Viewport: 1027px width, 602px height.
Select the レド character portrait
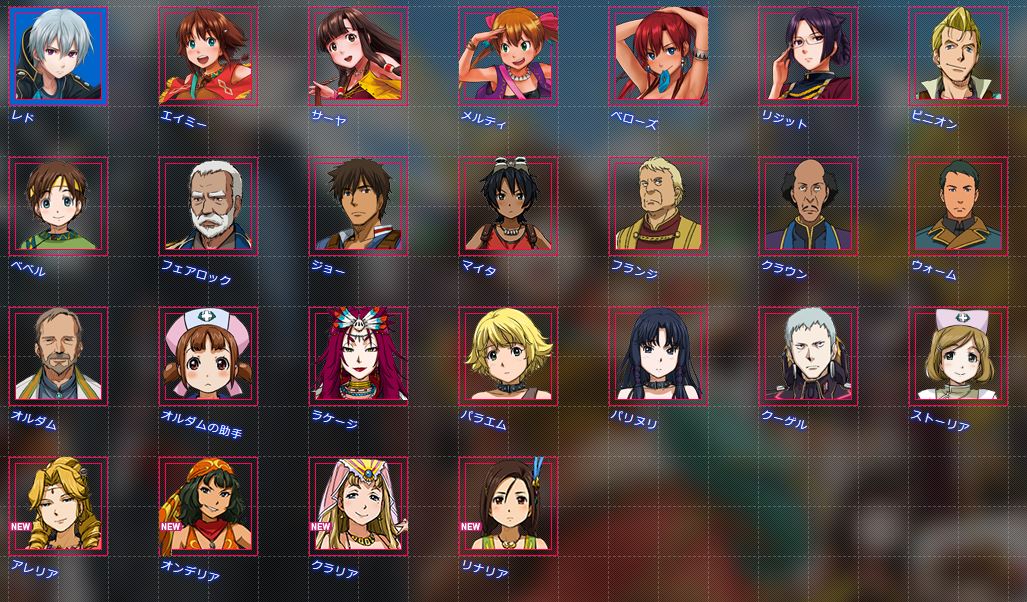pos(58,56)
